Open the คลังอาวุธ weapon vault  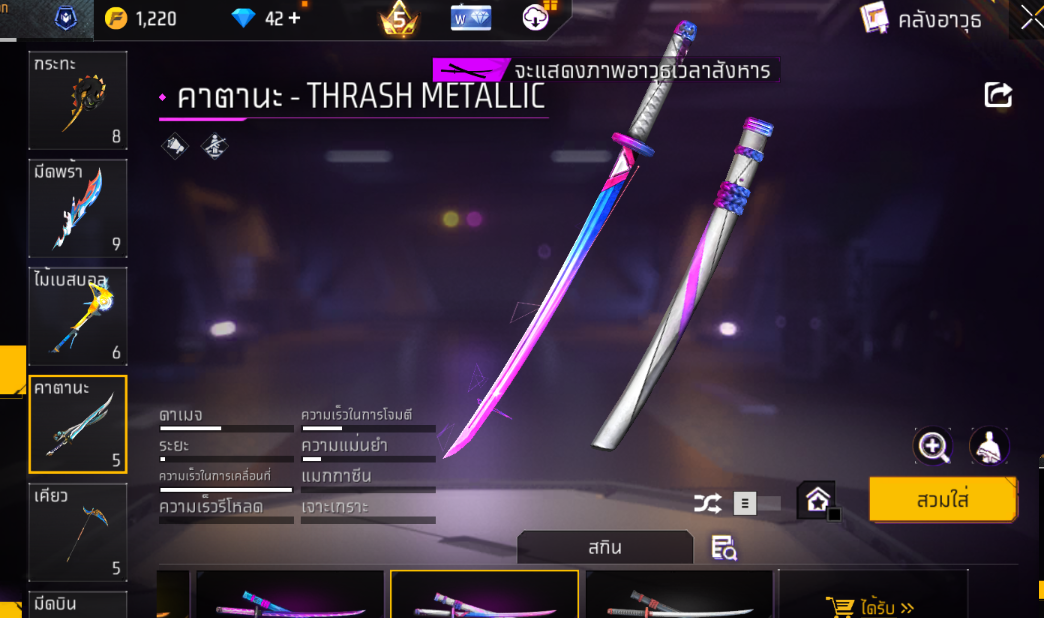tap(922, 18)
